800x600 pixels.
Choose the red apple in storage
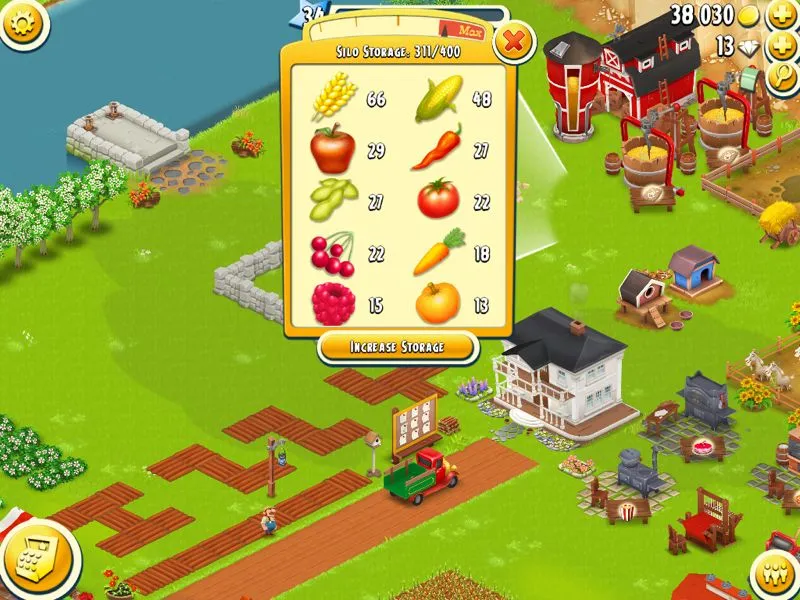pos(332,150)
